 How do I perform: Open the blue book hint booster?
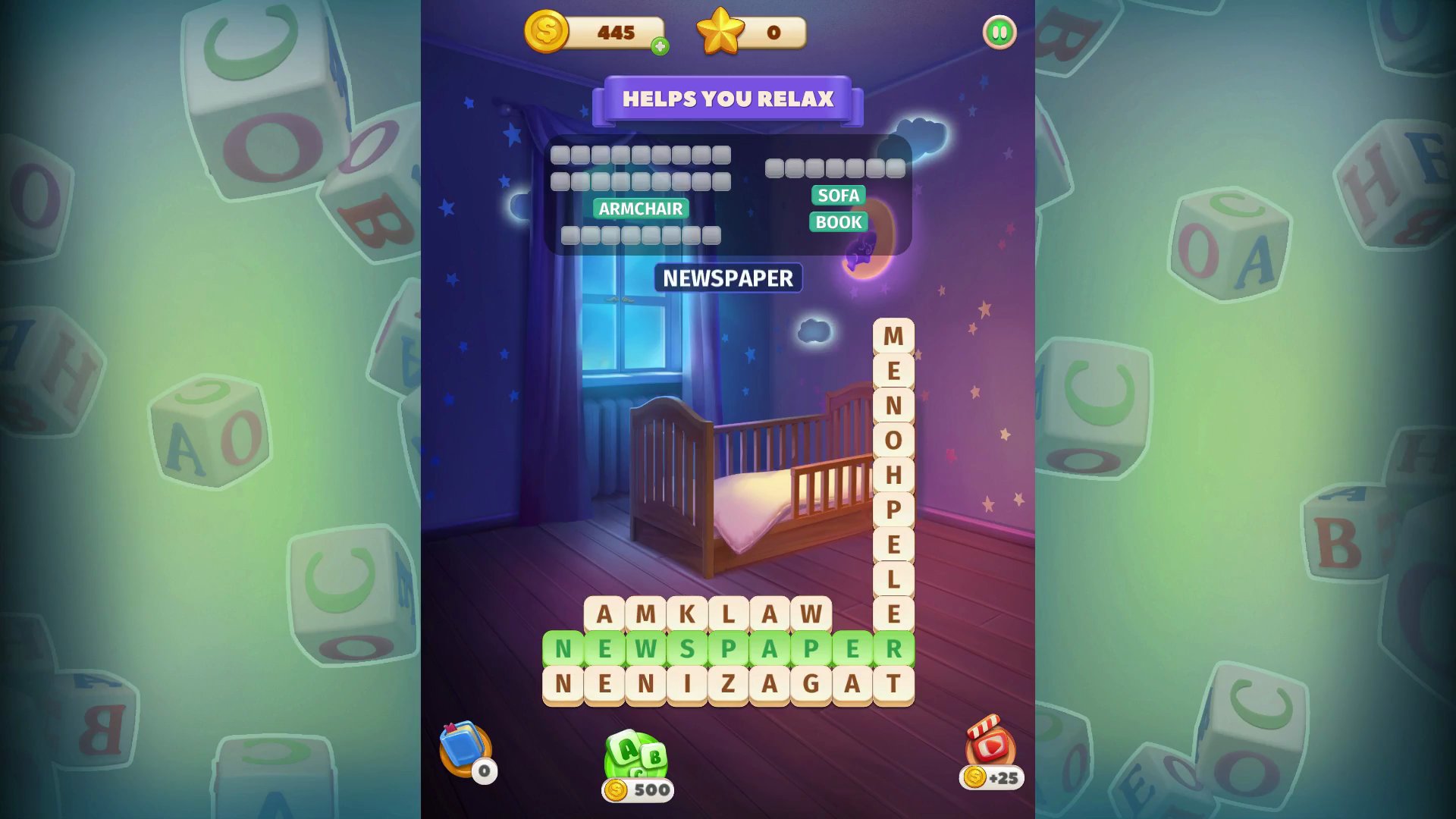[463, 747]
